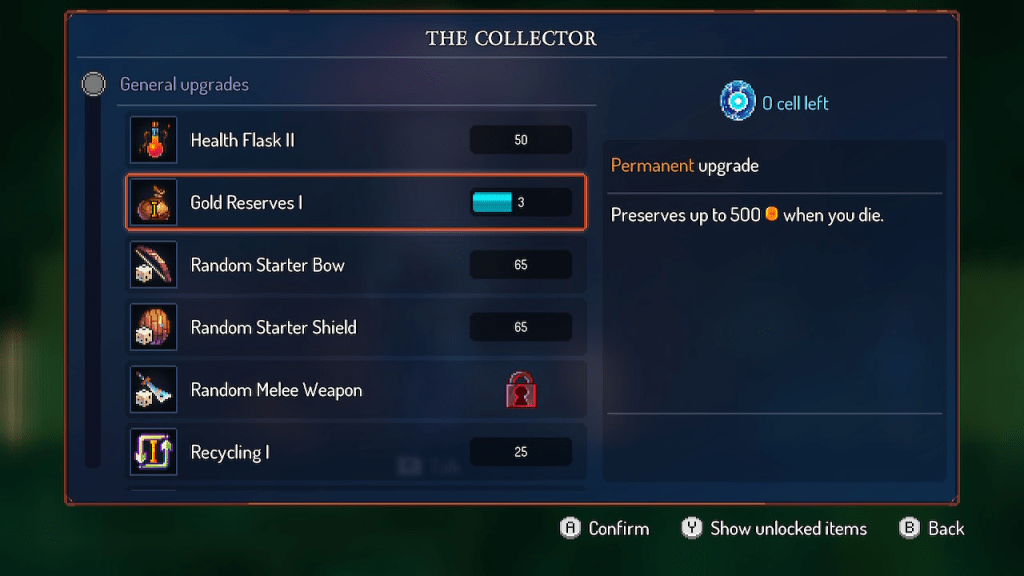Click the locked Random Melee Weapon entry
The image size is (1024, 576).
point(355,390)
